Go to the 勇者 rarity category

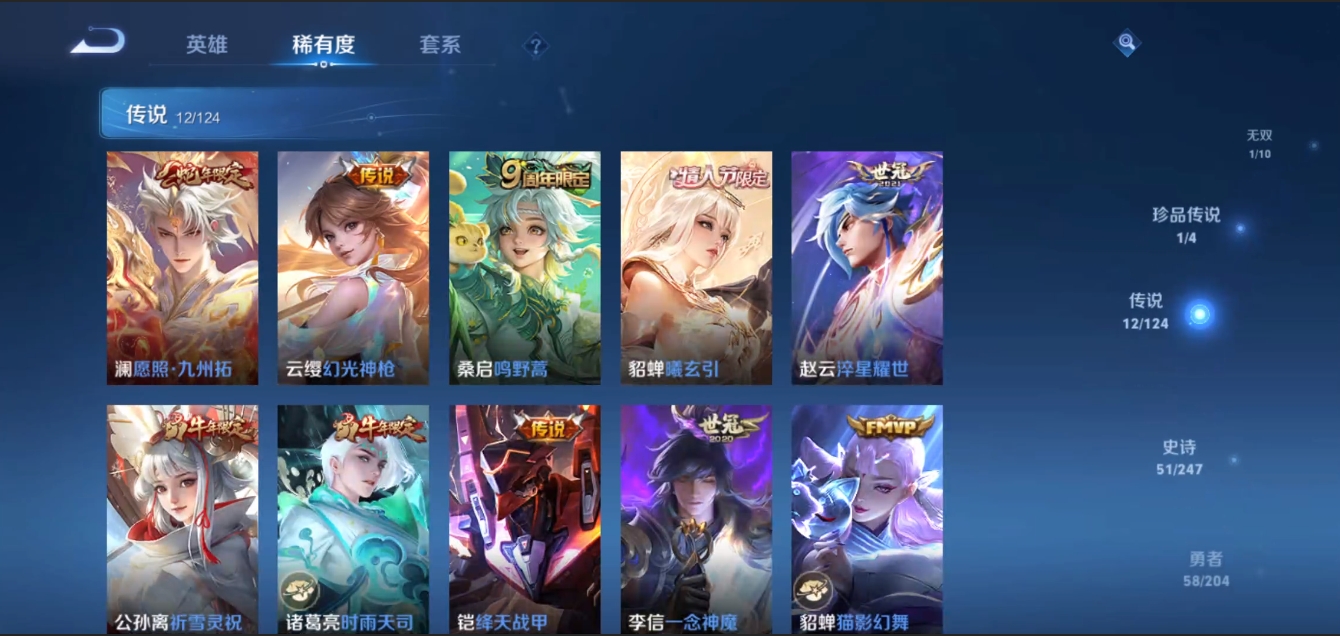click(1206, 568)
